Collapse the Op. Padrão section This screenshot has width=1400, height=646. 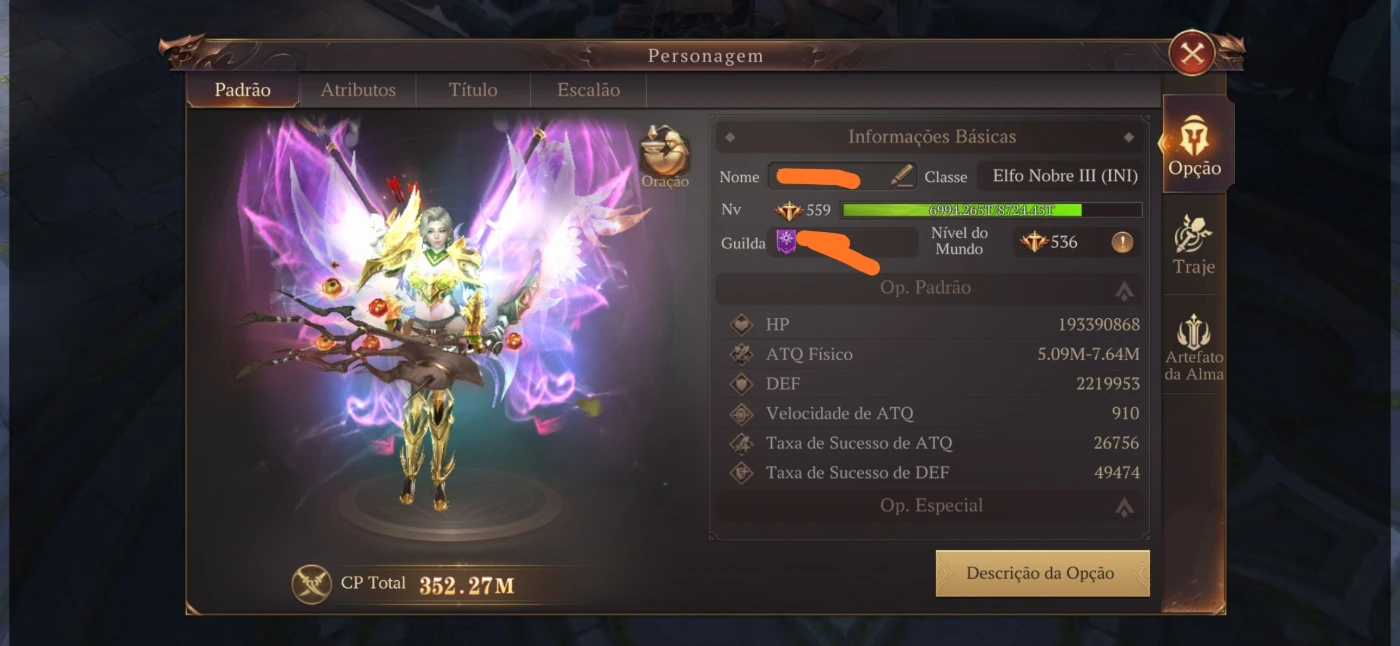click(x=1124, y=289)
